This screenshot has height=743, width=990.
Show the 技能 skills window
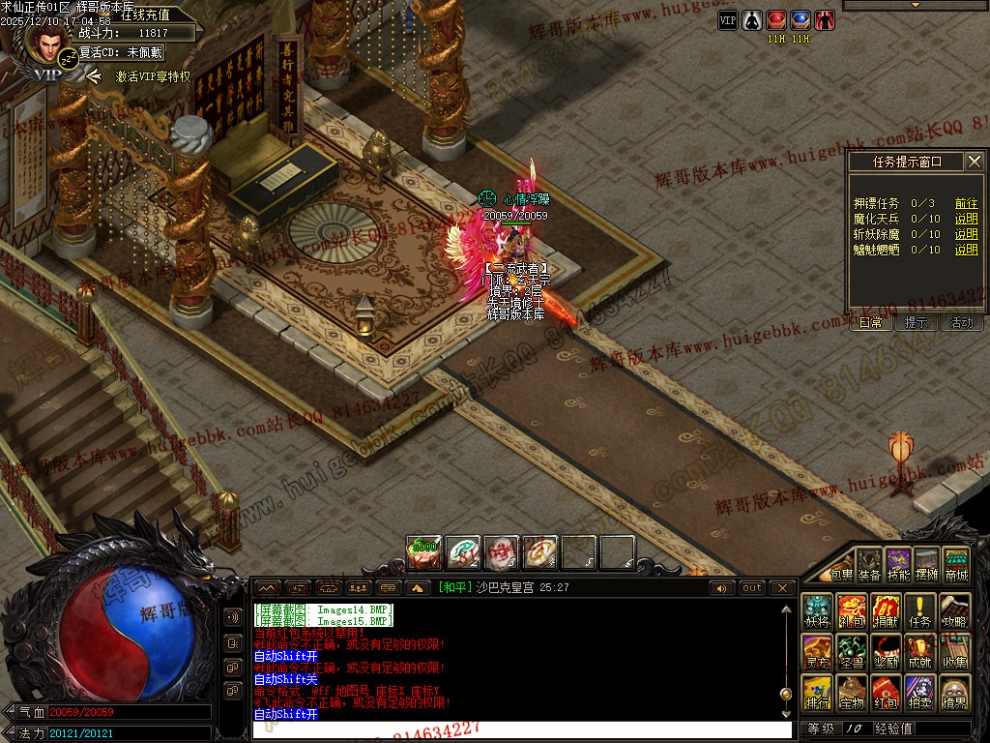coord(898,566)
